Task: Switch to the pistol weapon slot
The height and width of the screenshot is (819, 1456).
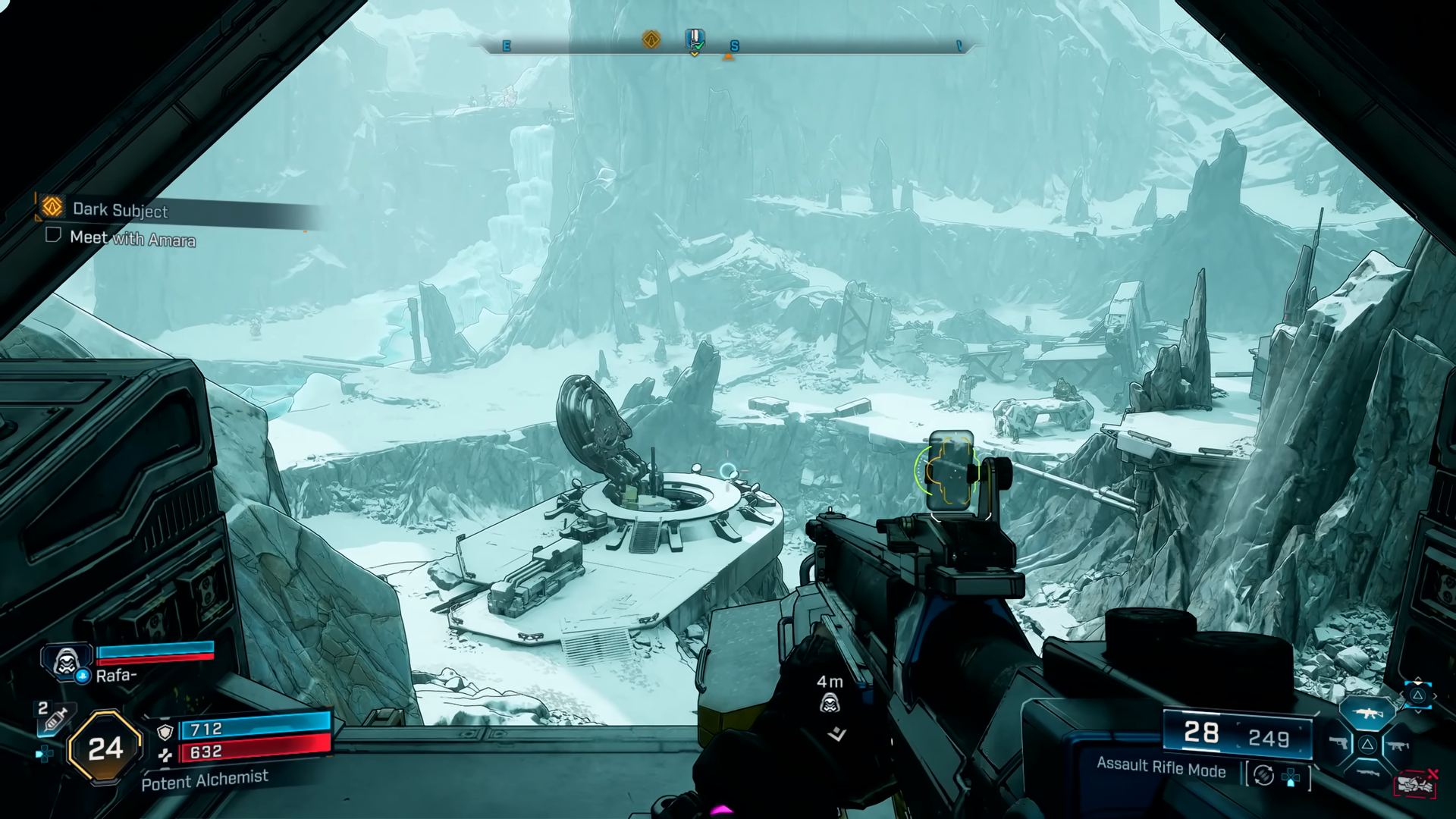Action: (1338, 744)
